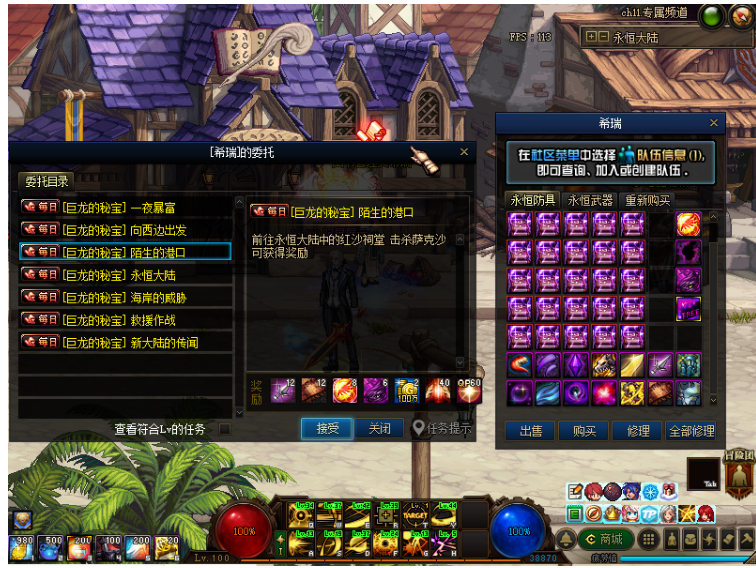Image resolution: width=756 pixels, height=568 pixels.
Task: Open the 任务提示 quest hint
Action: [x=442, y=428]
